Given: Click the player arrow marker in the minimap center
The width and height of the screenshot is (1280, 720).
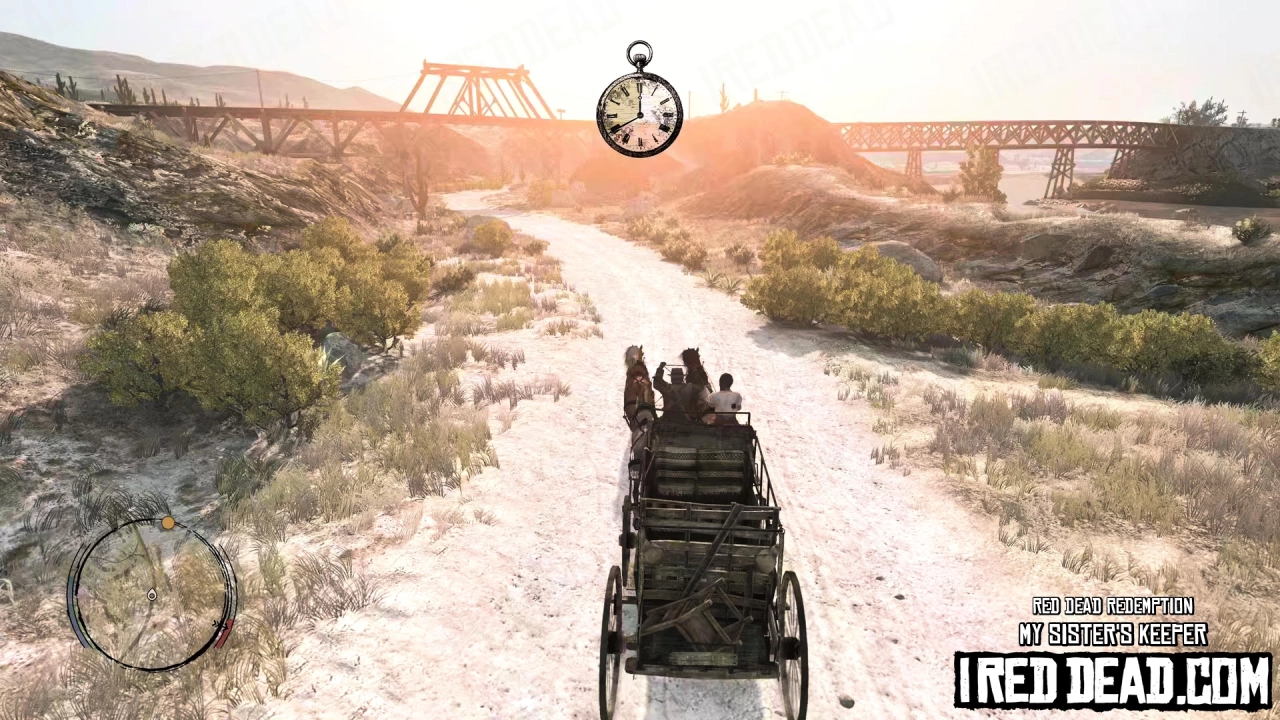Looking at the screenshot, I should click(x=152, y=595).
